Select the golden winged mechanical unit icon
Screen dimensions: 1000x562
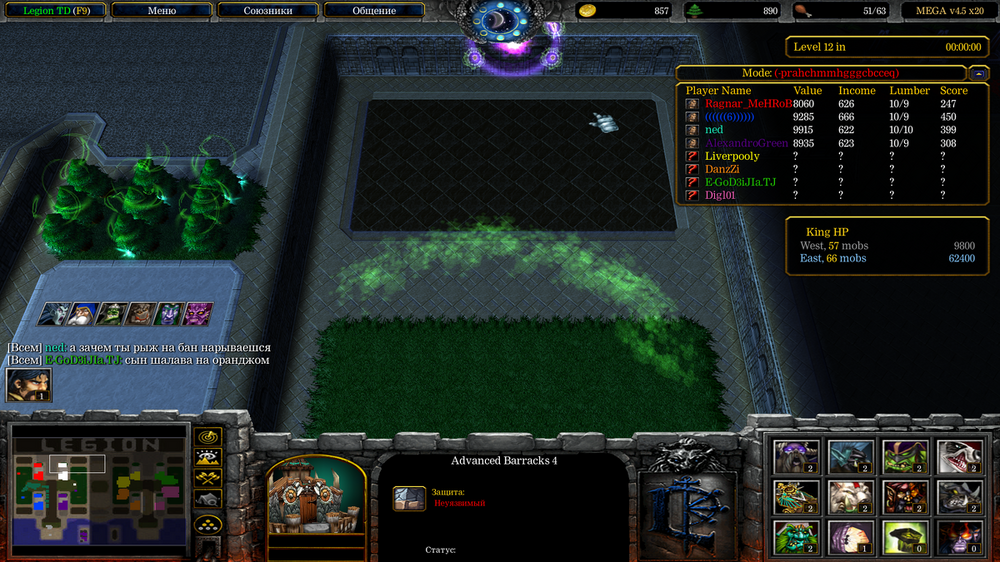797,496
